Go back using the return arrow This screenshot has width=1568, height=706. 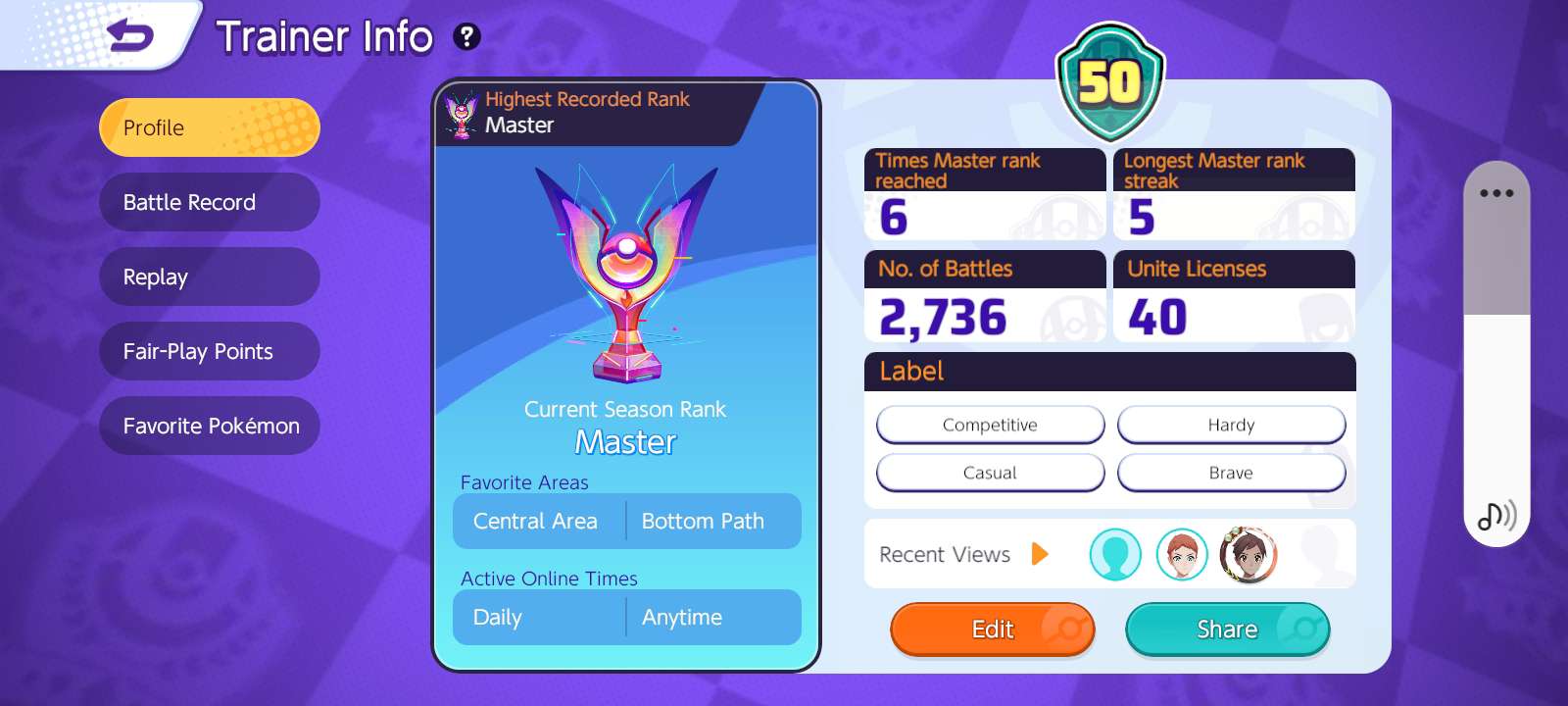(130, 37)
